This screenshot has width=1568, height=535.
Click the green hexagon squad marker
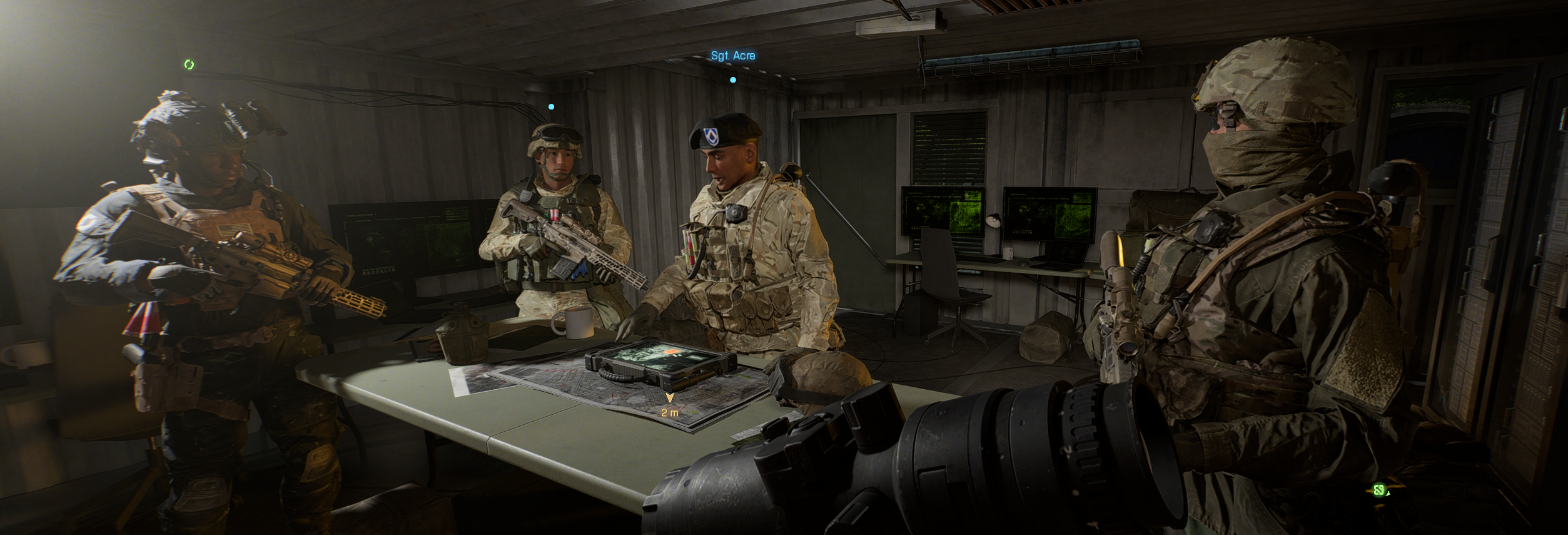[x=189, y=64]
